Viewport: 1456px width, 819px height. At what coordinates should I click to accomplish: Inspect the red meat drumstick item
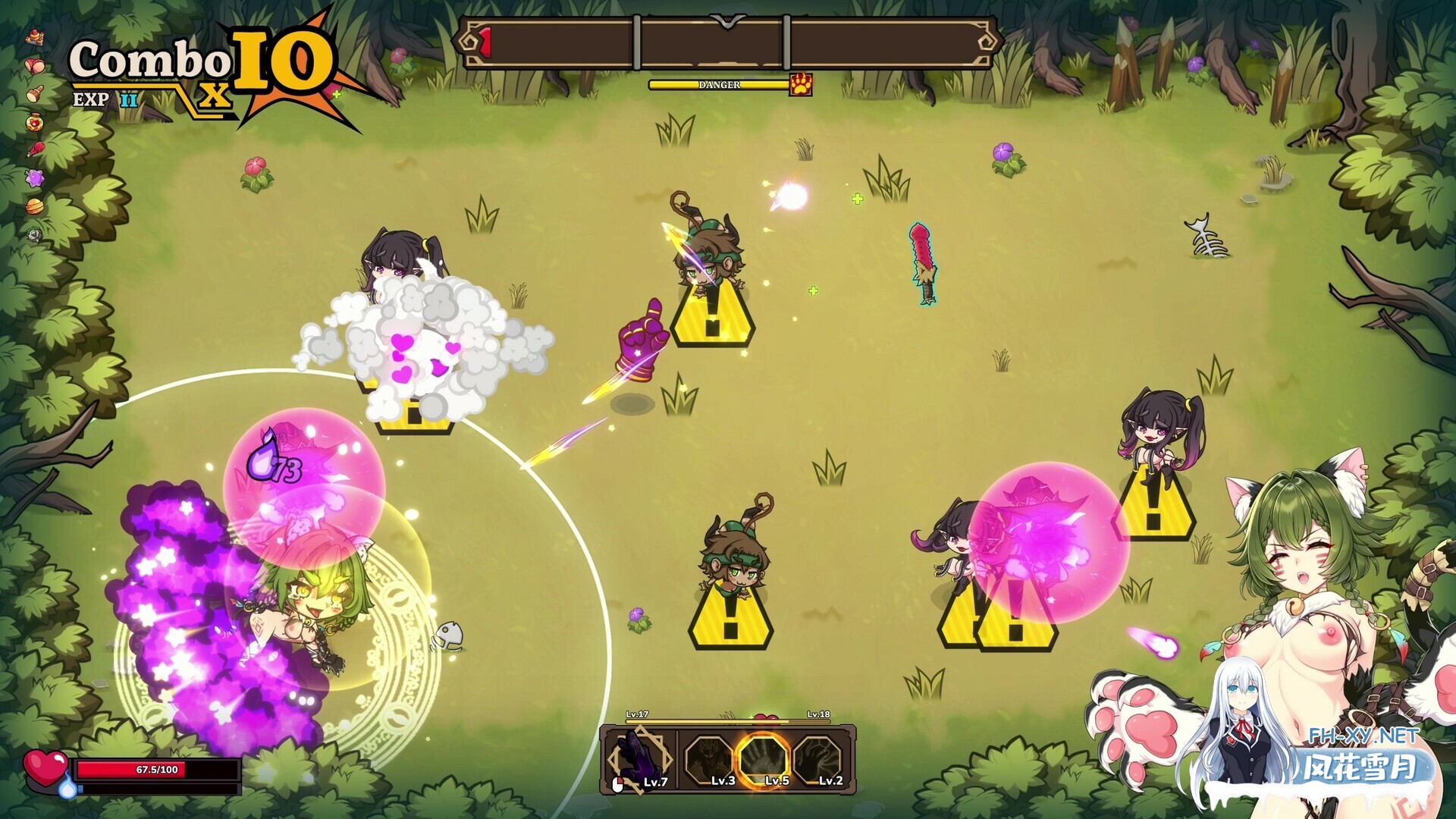(35, 149)
